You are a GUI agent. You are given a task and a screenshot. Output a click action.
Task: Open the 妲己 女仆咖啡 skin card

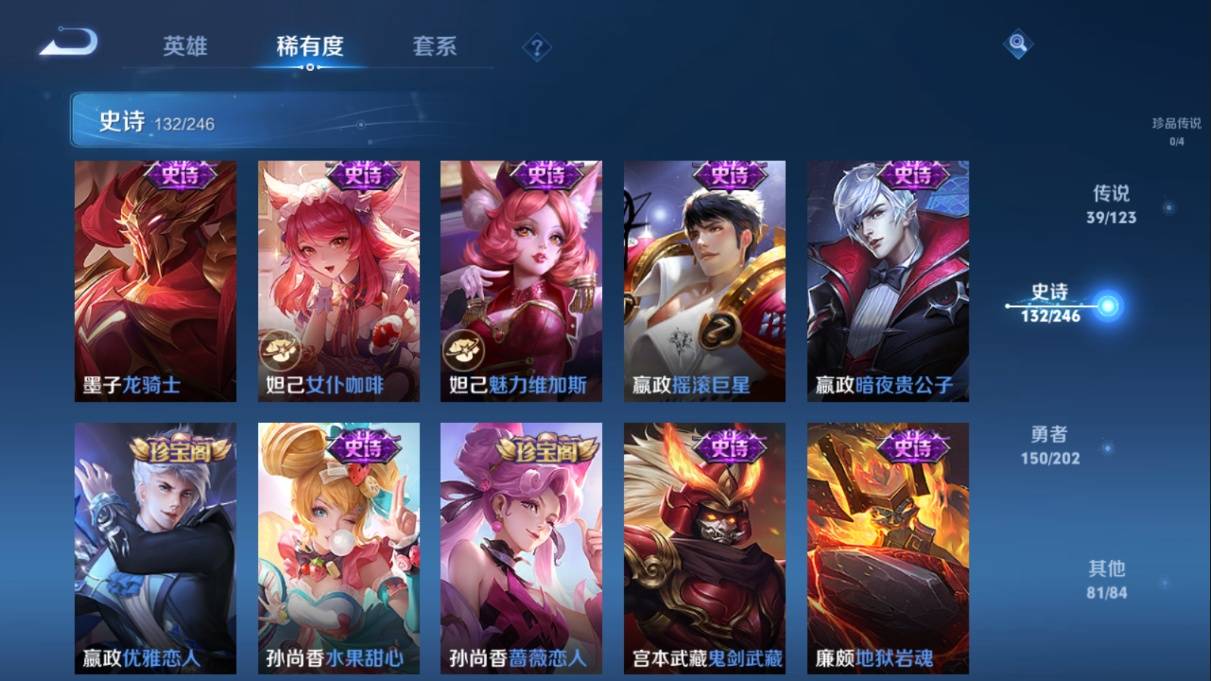pyautogui.click(x=338, y=281)
